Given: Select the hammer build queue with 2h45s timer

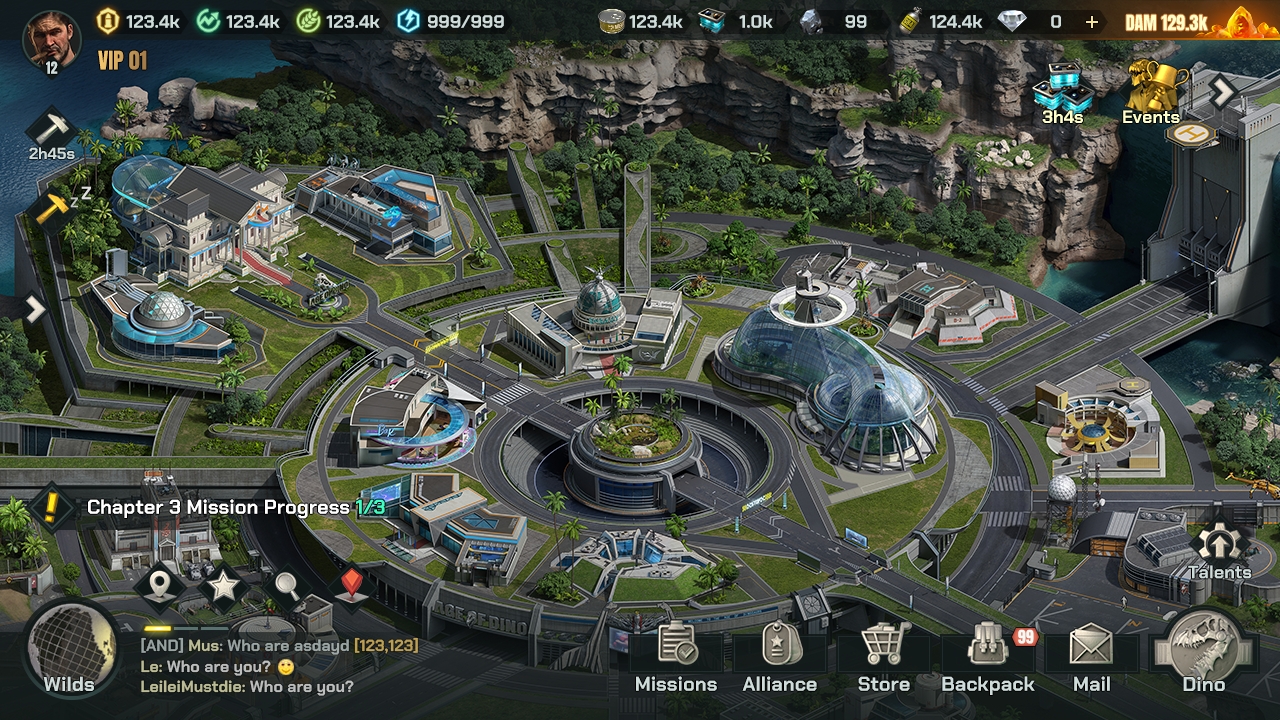Looking at the screenshot, I should point(50,131).
